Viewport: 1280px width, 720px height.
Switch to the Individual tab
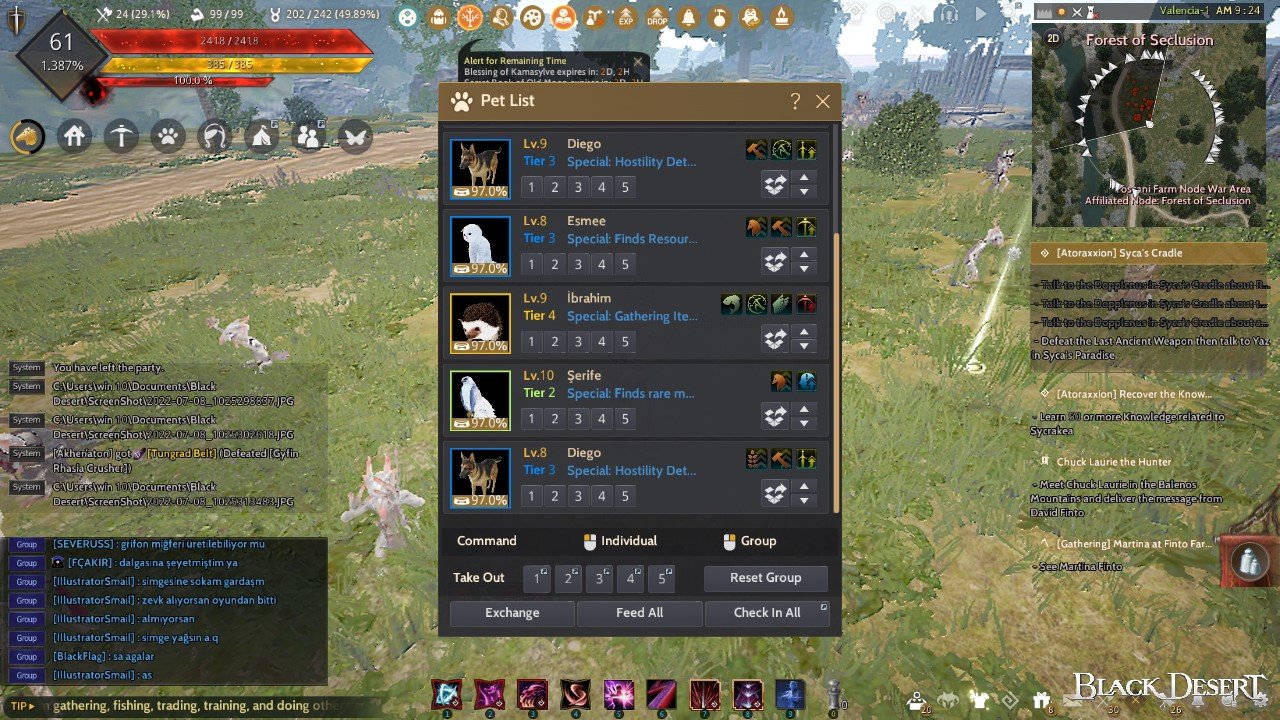[x=620, y=540]
